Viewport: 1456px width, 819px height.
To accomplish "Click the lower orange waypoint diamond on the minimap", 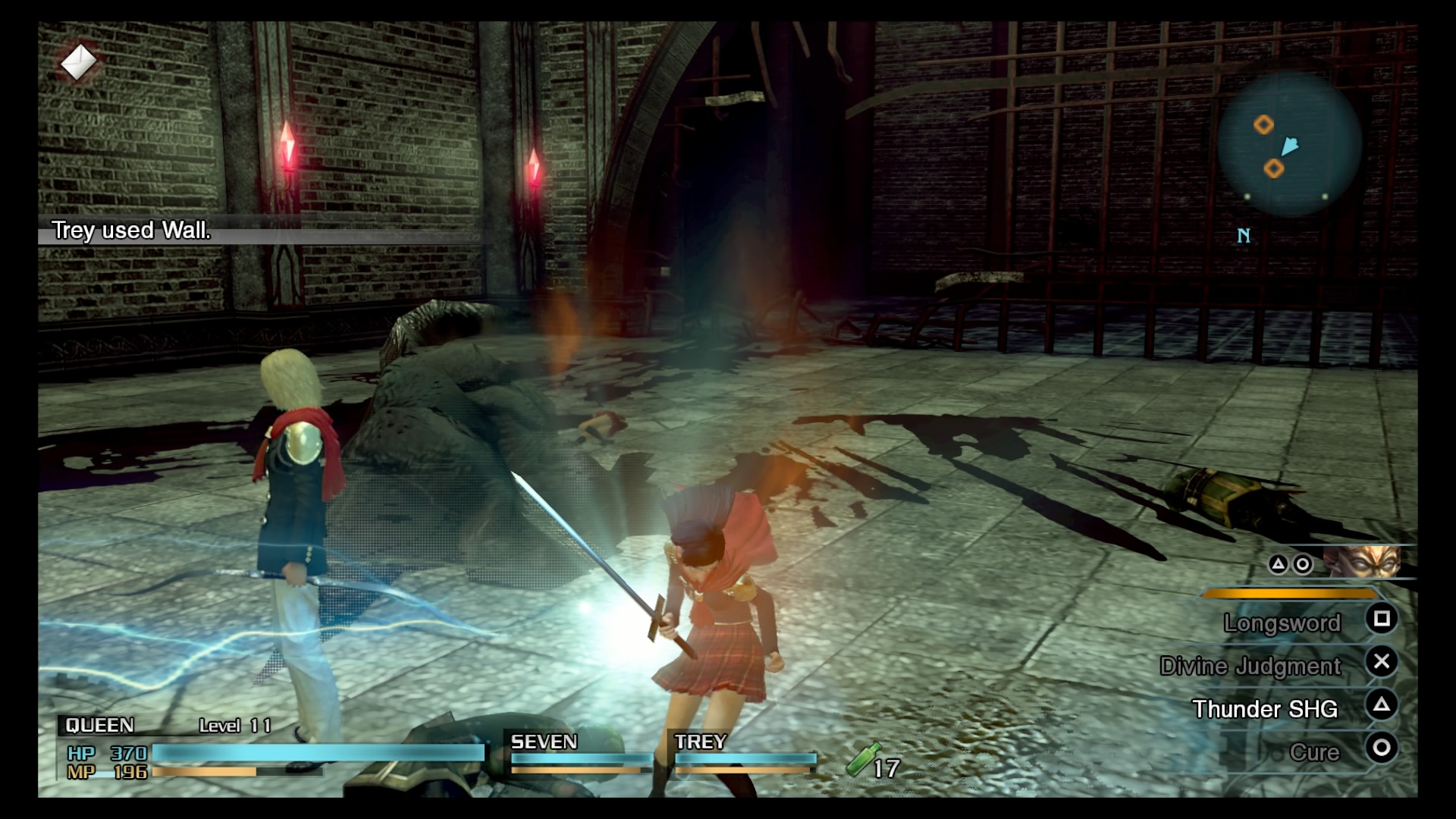I will point(1273,170).
